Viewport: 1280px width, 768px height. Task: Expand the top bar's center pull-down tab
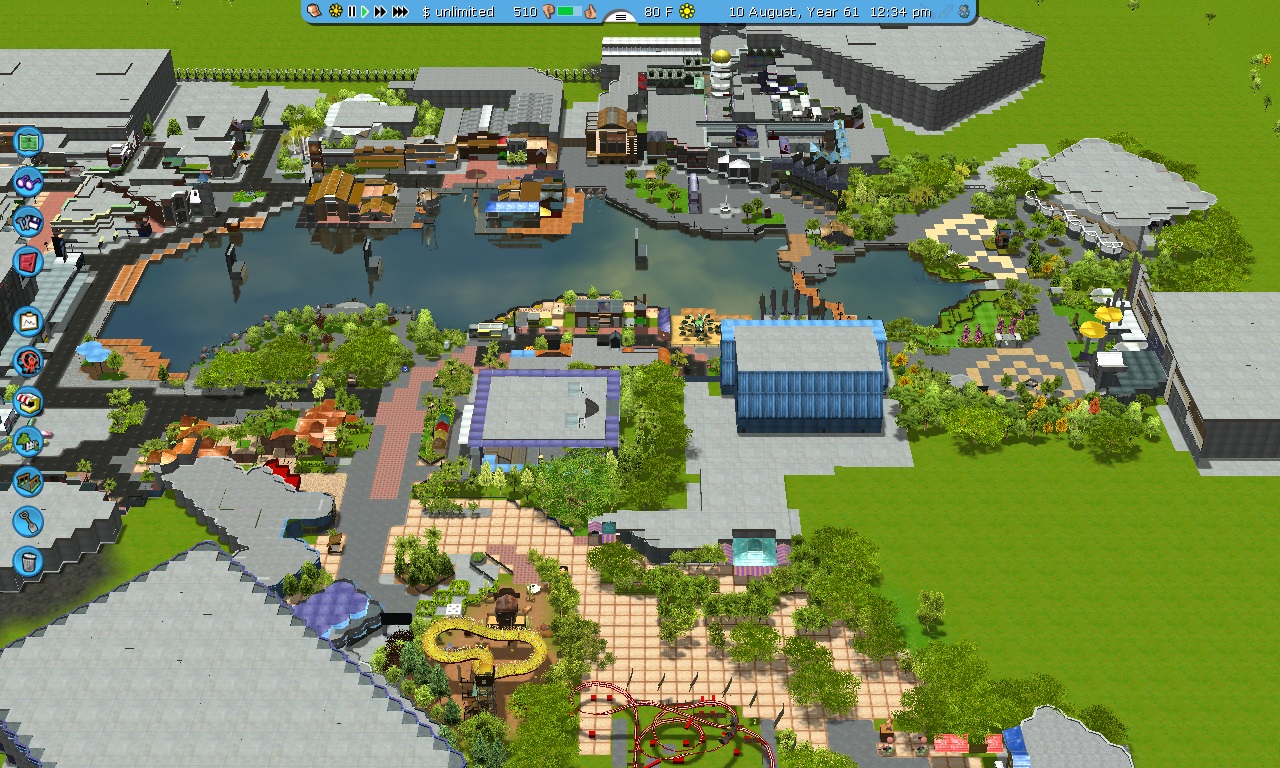point(622,16)
